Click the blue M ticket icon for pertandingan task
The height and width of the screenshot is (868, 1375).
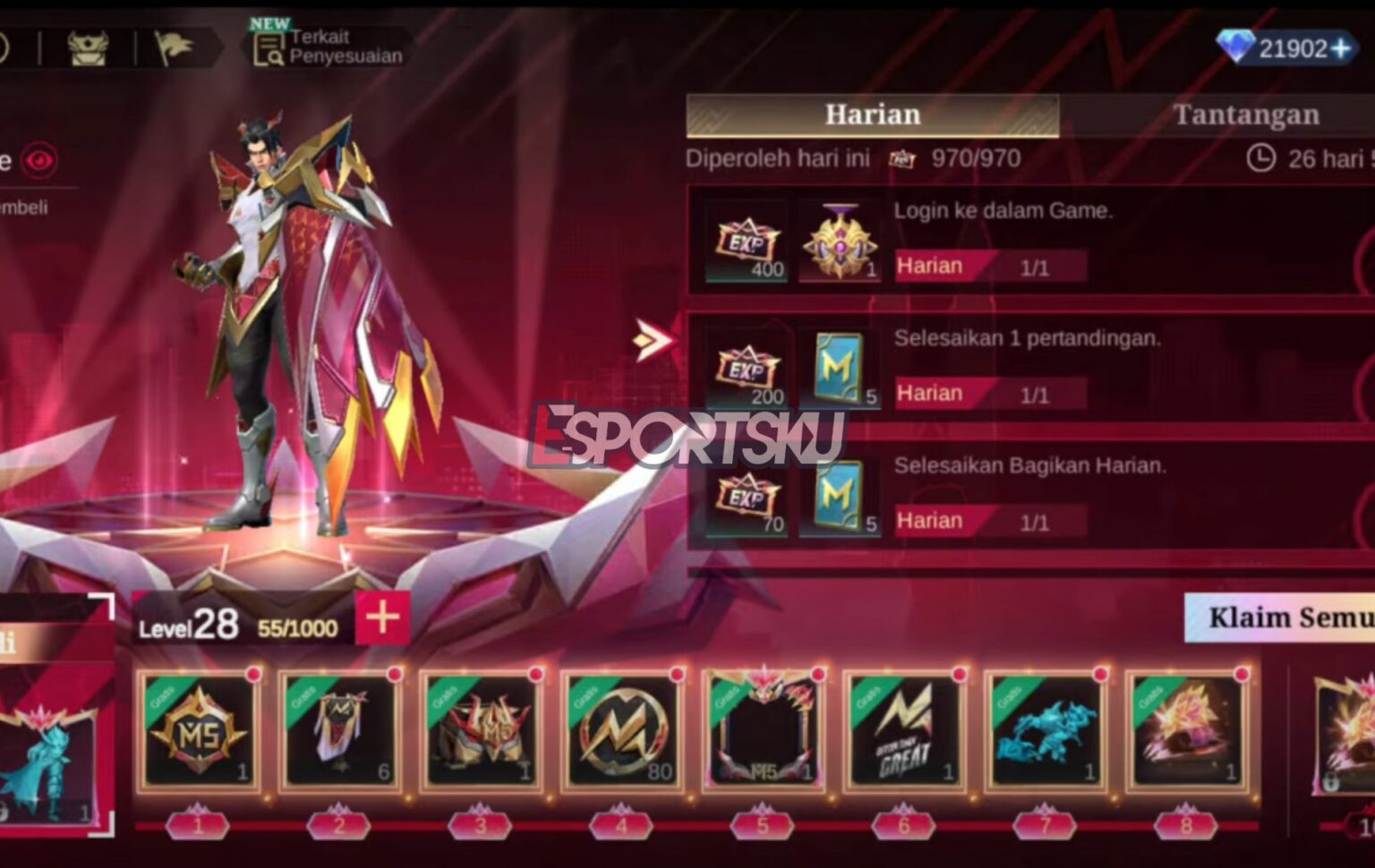pyautogui.click(x=838, y=368)
